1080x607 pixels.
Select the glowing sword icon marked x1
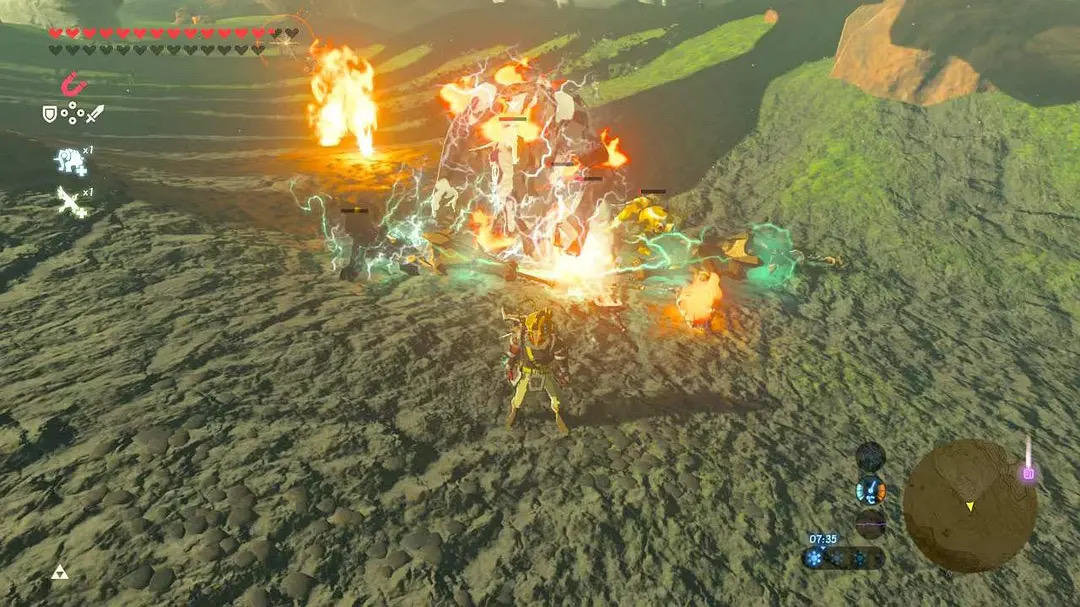coord(70,200)
